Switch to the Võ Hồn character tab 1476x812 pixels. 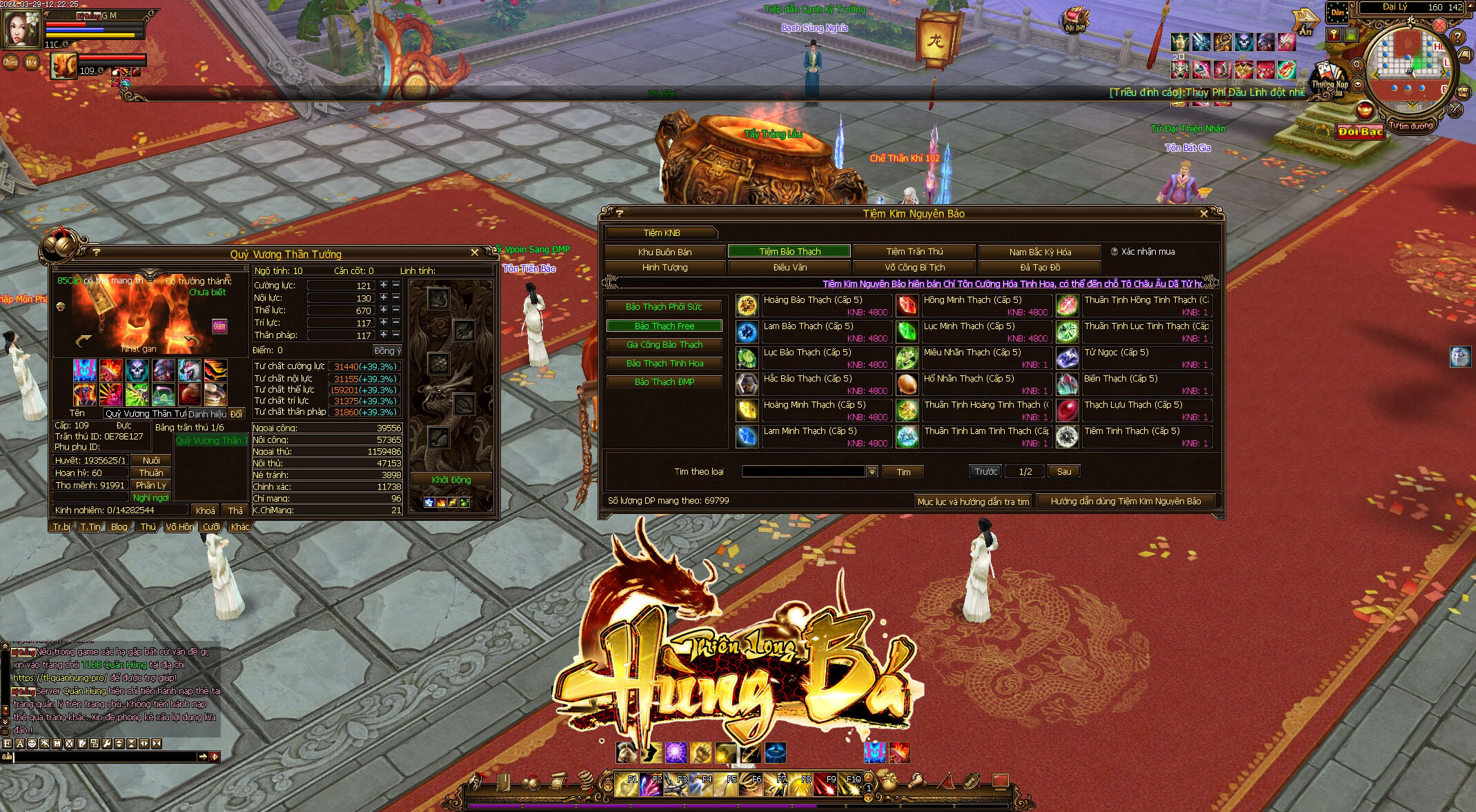point(179,527)
